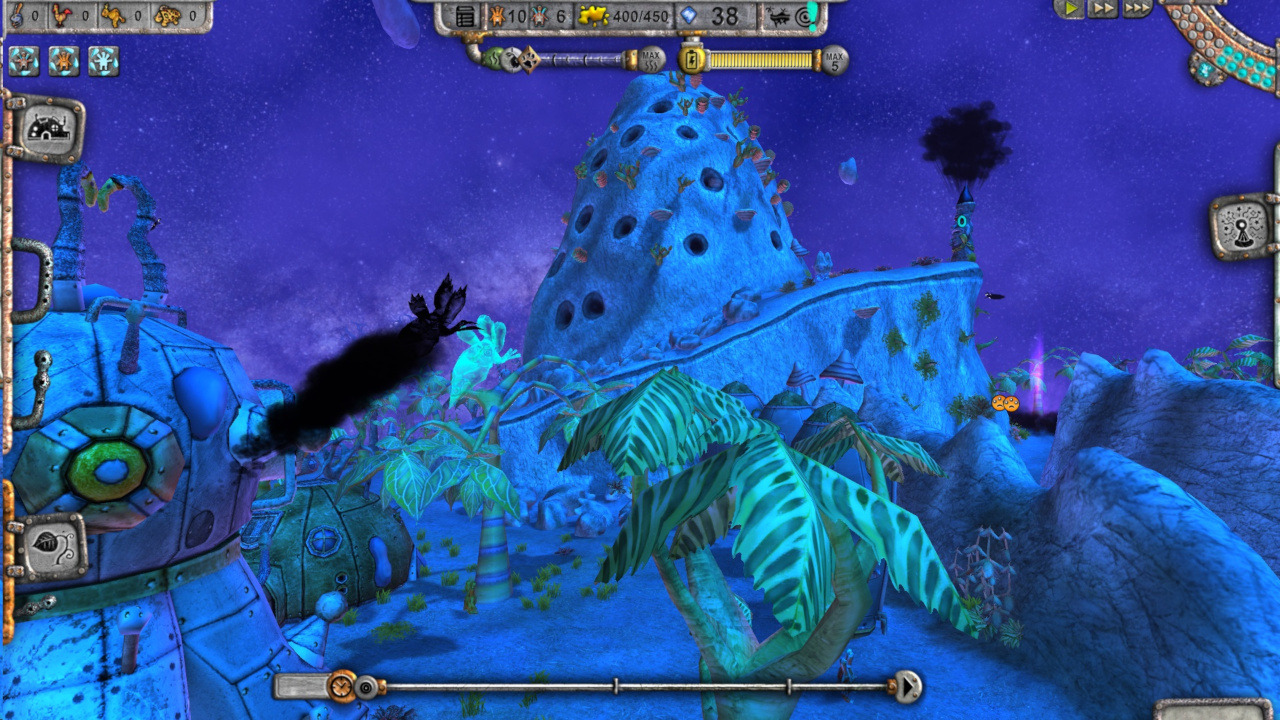The image size is (1280, 720).
Task: Toggle the white splash watering button
Action: click(x=102, y=61)
